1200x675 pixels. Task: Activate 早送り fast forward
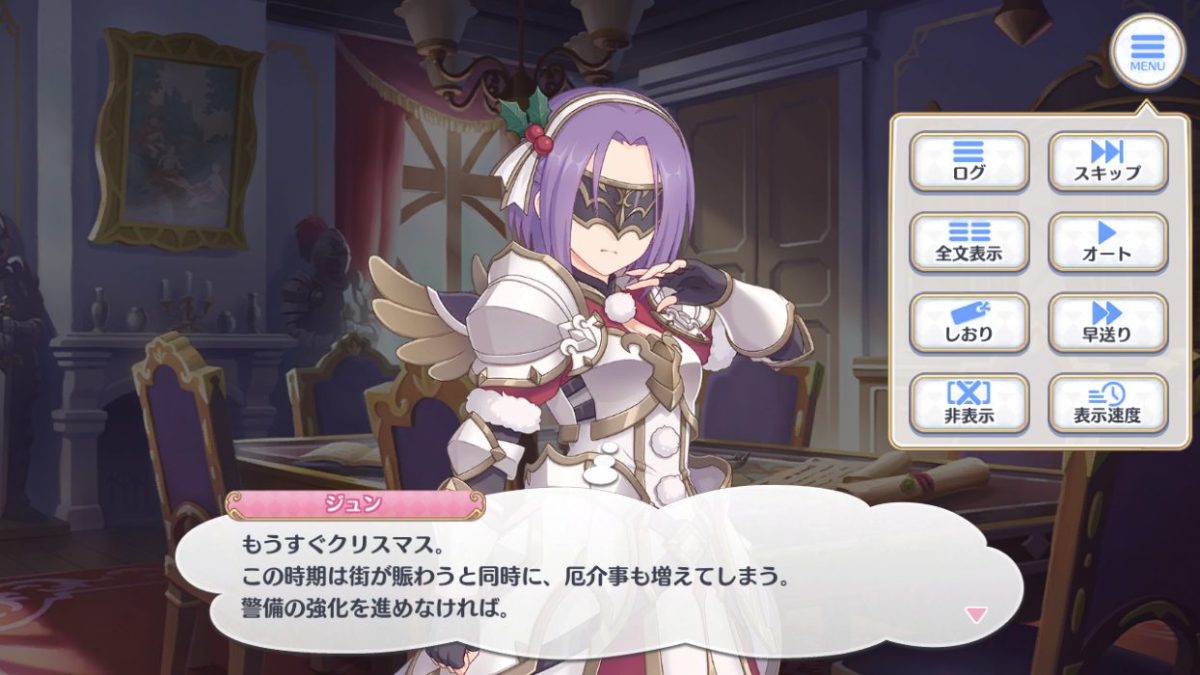1107,322
